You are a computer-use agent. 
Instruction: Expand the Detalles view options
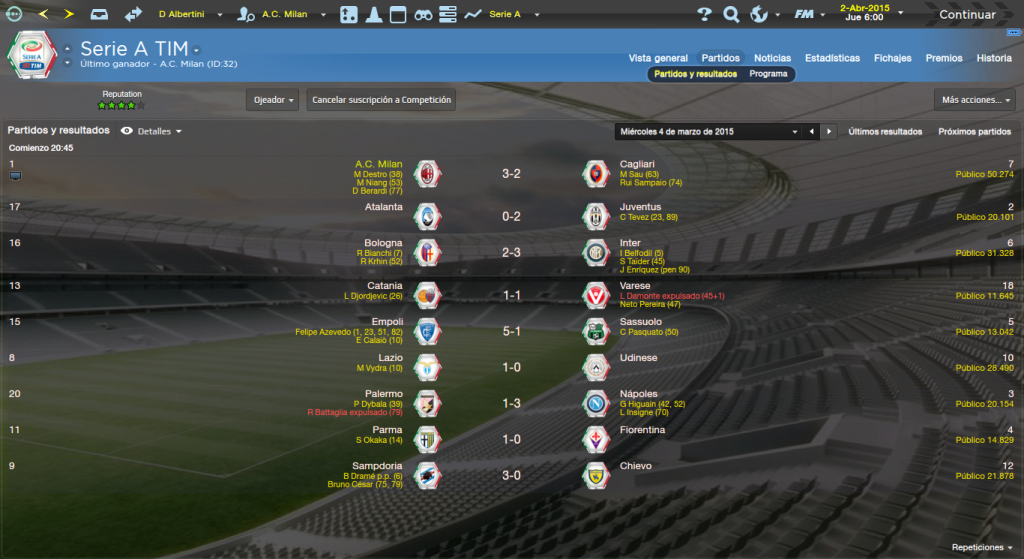coord(152,131)
